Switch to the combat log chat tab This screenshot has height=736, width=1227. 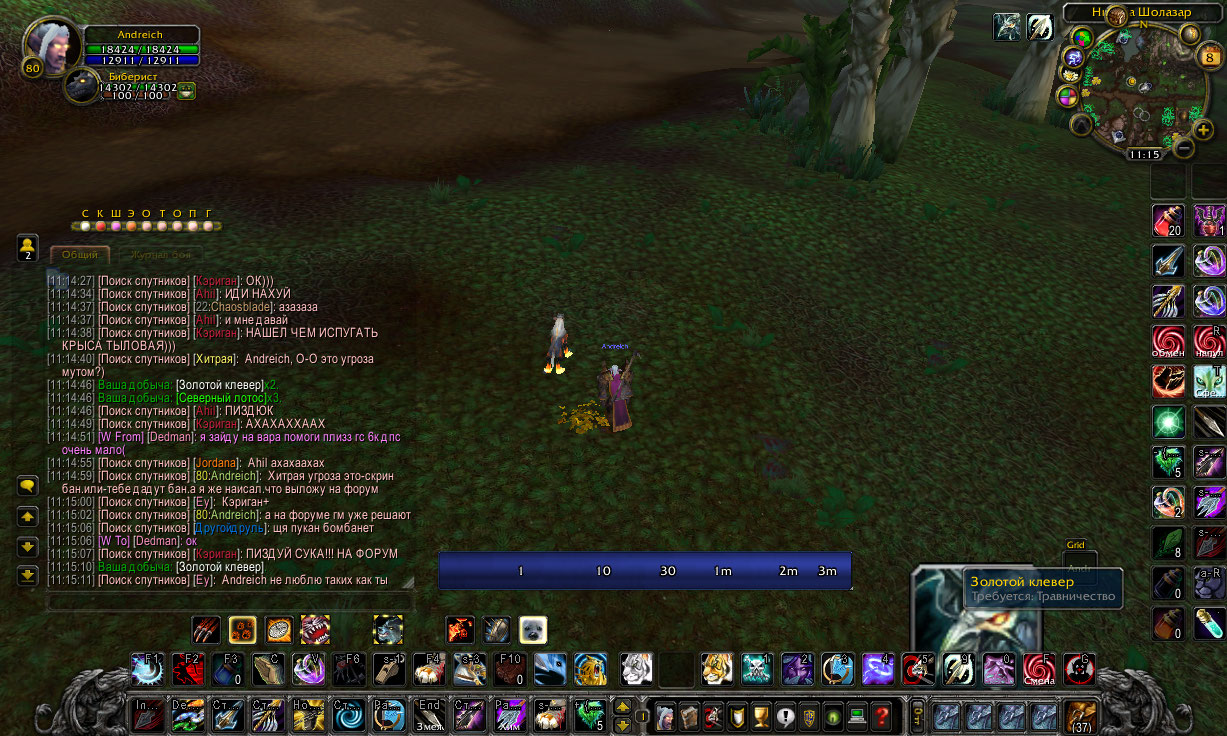coord(160,255)
